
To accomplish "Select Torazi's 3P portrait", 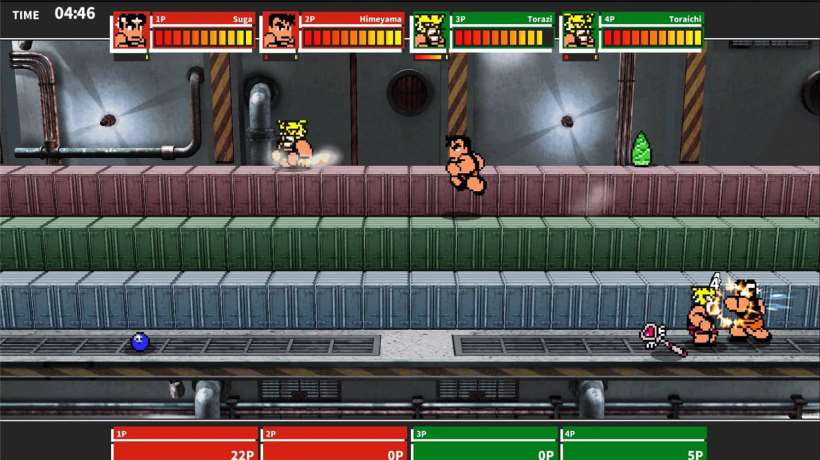I will (x=429, y=31).
